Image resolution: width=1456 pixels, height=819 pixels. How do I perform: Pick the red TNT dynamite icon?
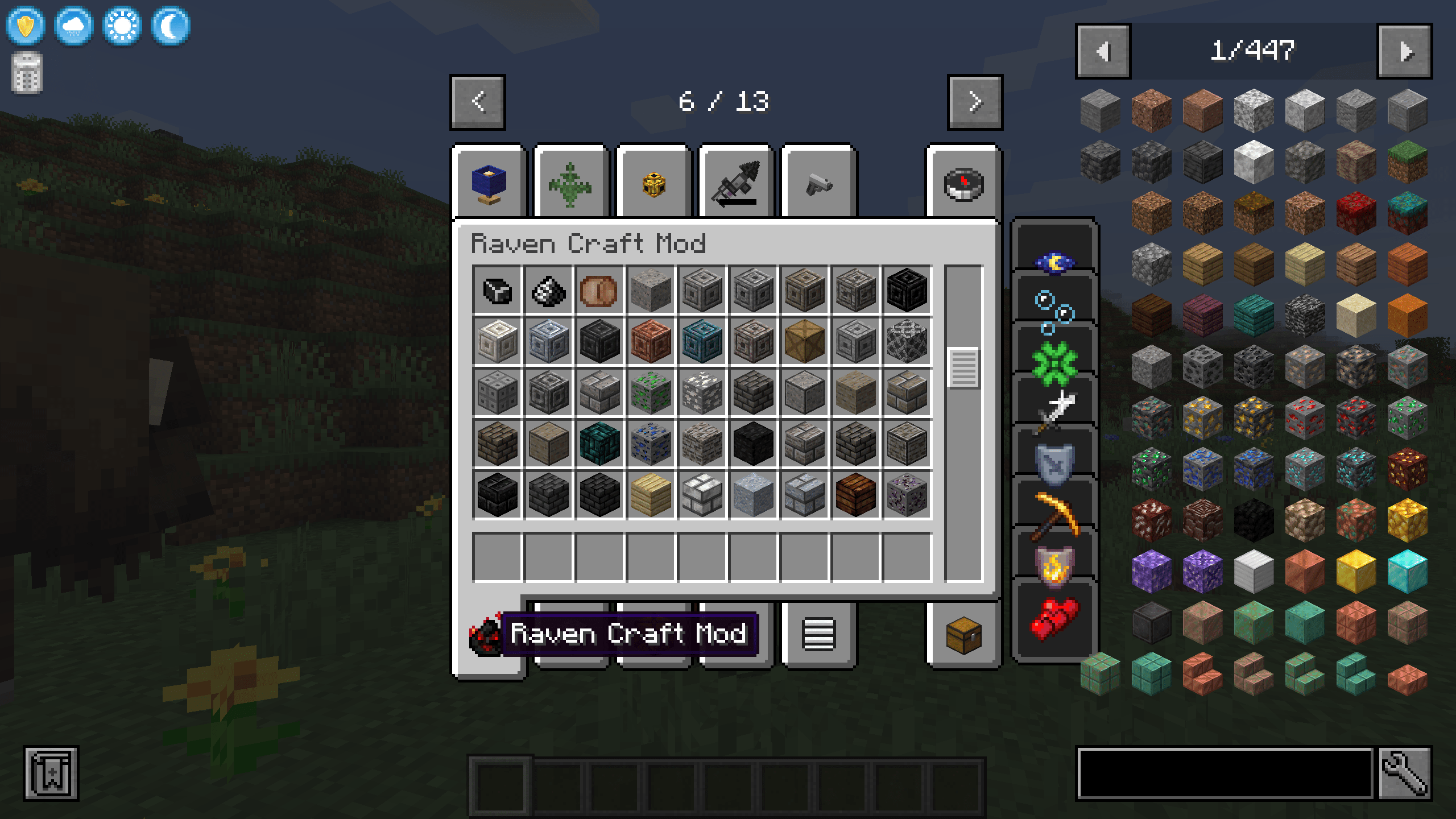[x=1054, y=619]
